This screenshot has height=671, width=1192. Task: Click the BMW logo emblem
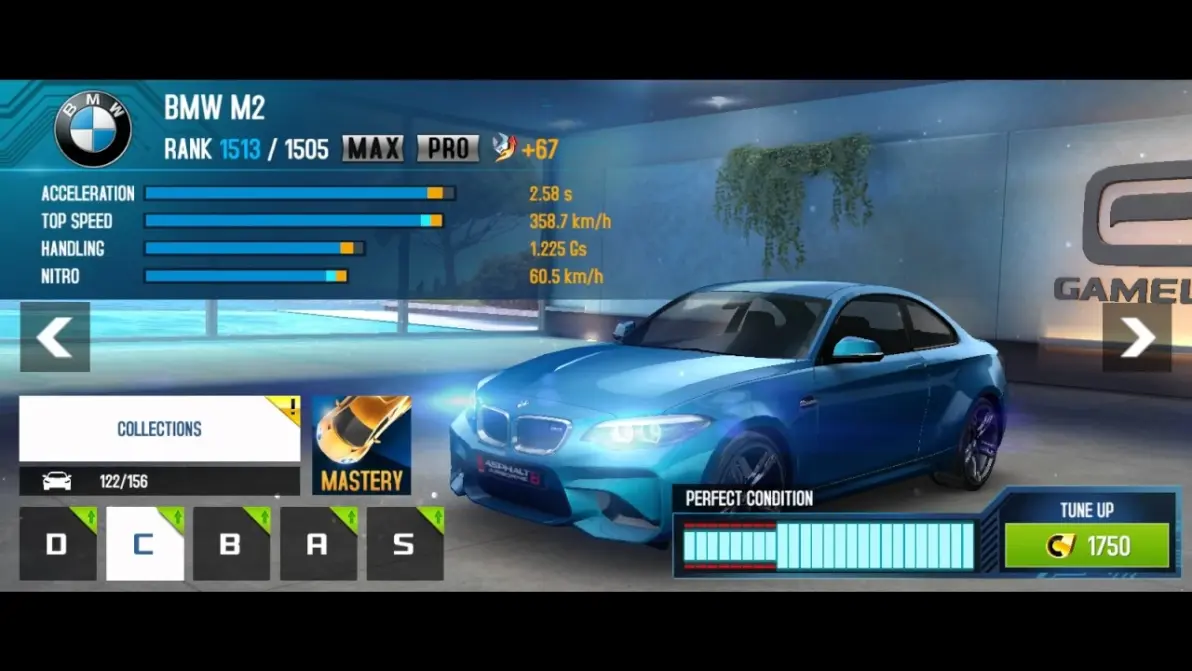click(93, 129)
